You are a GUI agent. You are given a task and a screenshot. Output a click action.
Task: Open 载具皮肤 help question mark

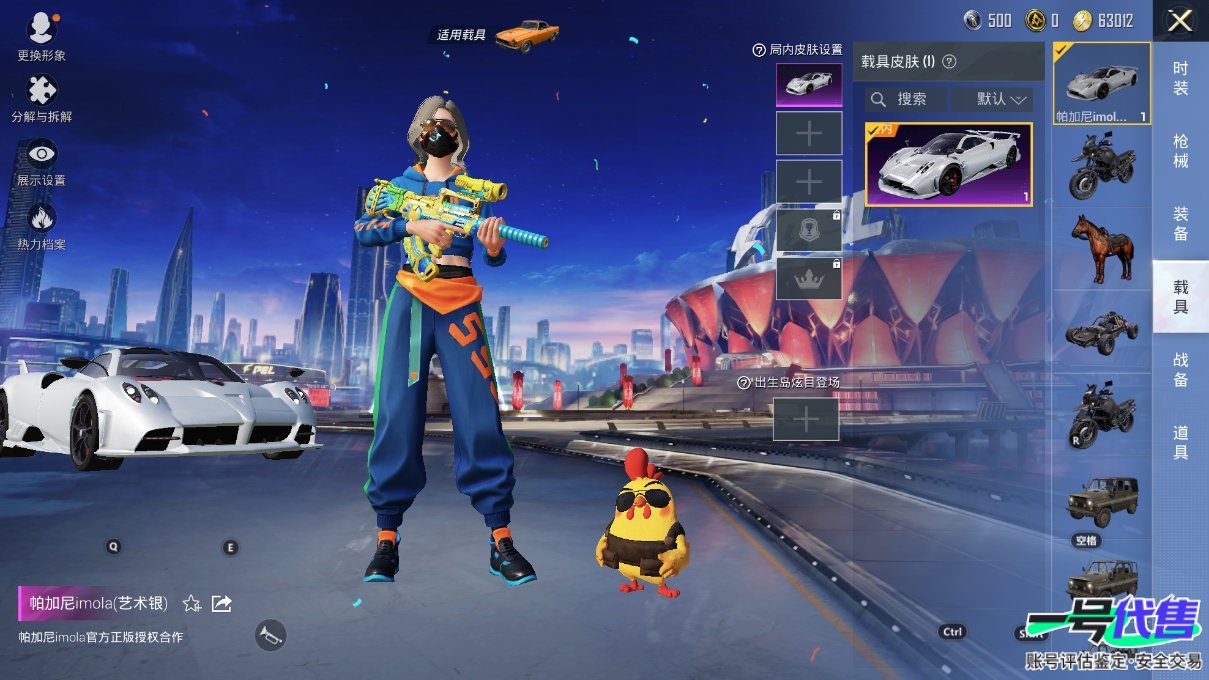coord(950,62)
